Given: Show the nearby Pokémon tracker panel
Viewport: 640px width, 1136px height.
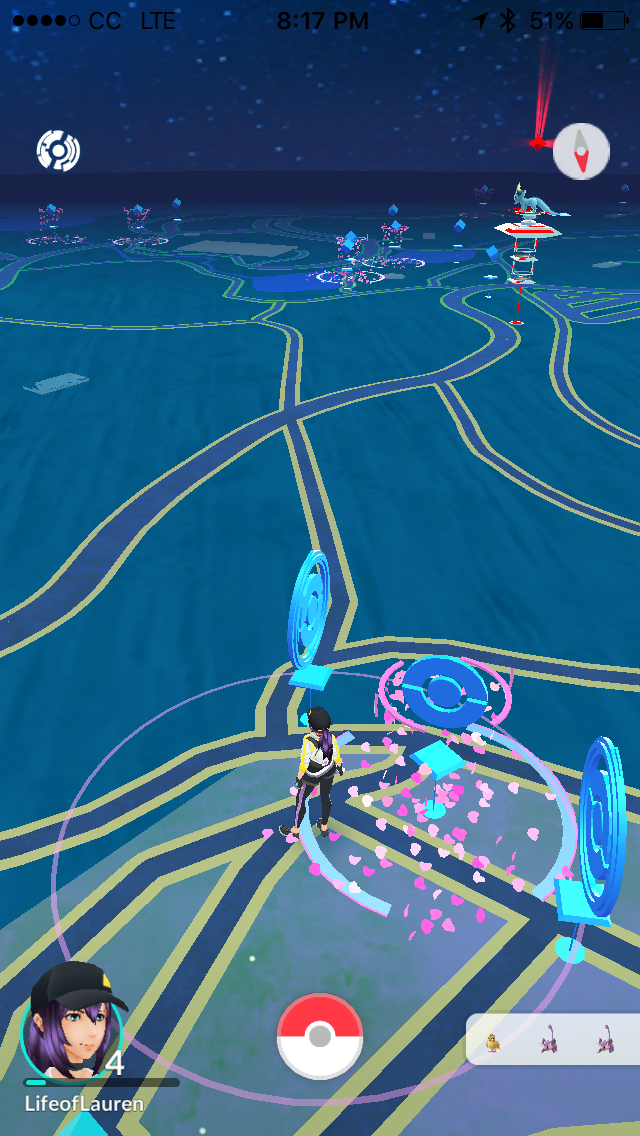Looking at the screenshot, I should click(x=553, y=1040).
